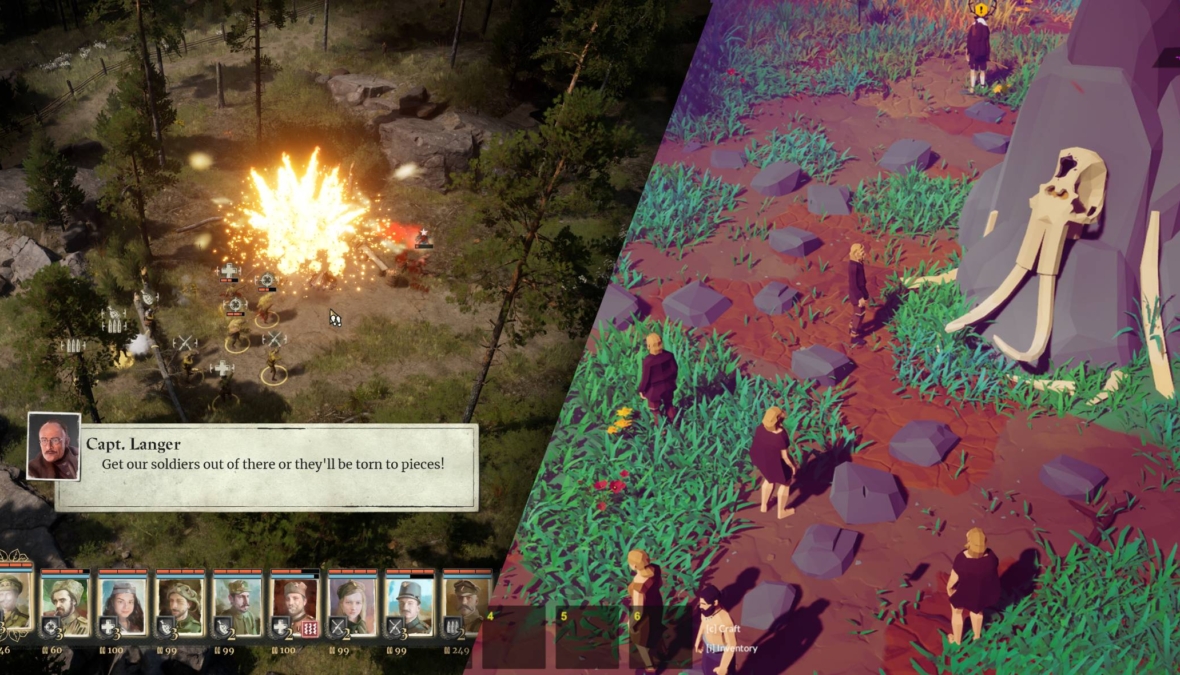Select the partially visible leftmost squad portrait
The height and width of the screenshot is (675, 1180).
coord(14,601)
